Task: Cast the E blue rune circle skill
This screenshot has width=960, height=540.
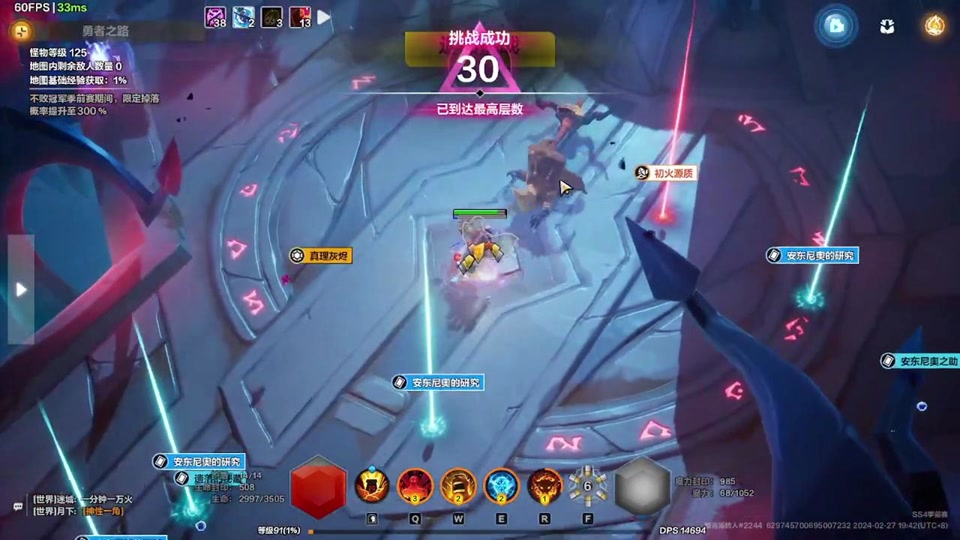Action: (x=501, y=485)
